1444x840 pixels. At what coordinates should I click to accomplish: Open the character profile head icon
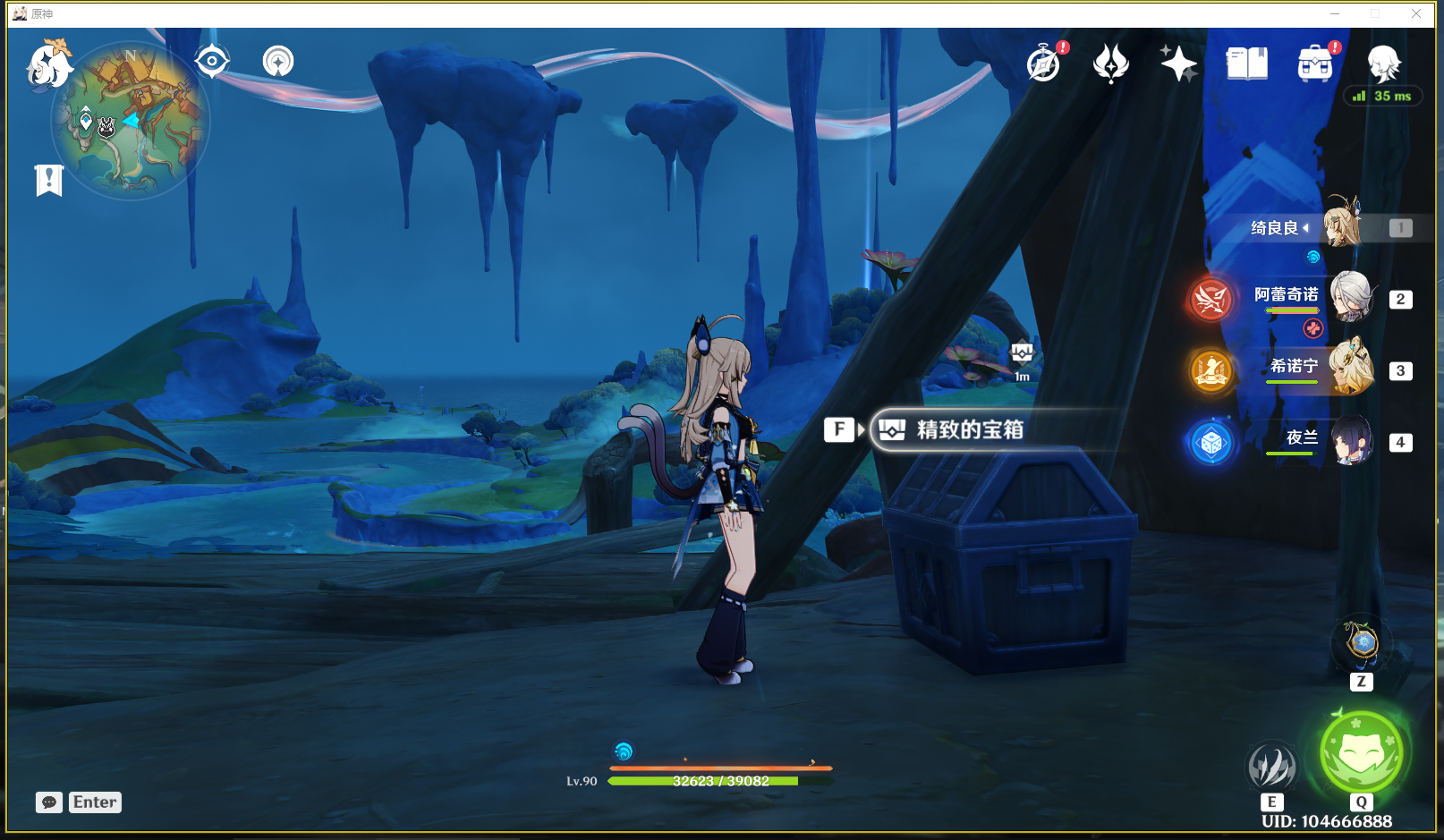(x=1383, y=64)
